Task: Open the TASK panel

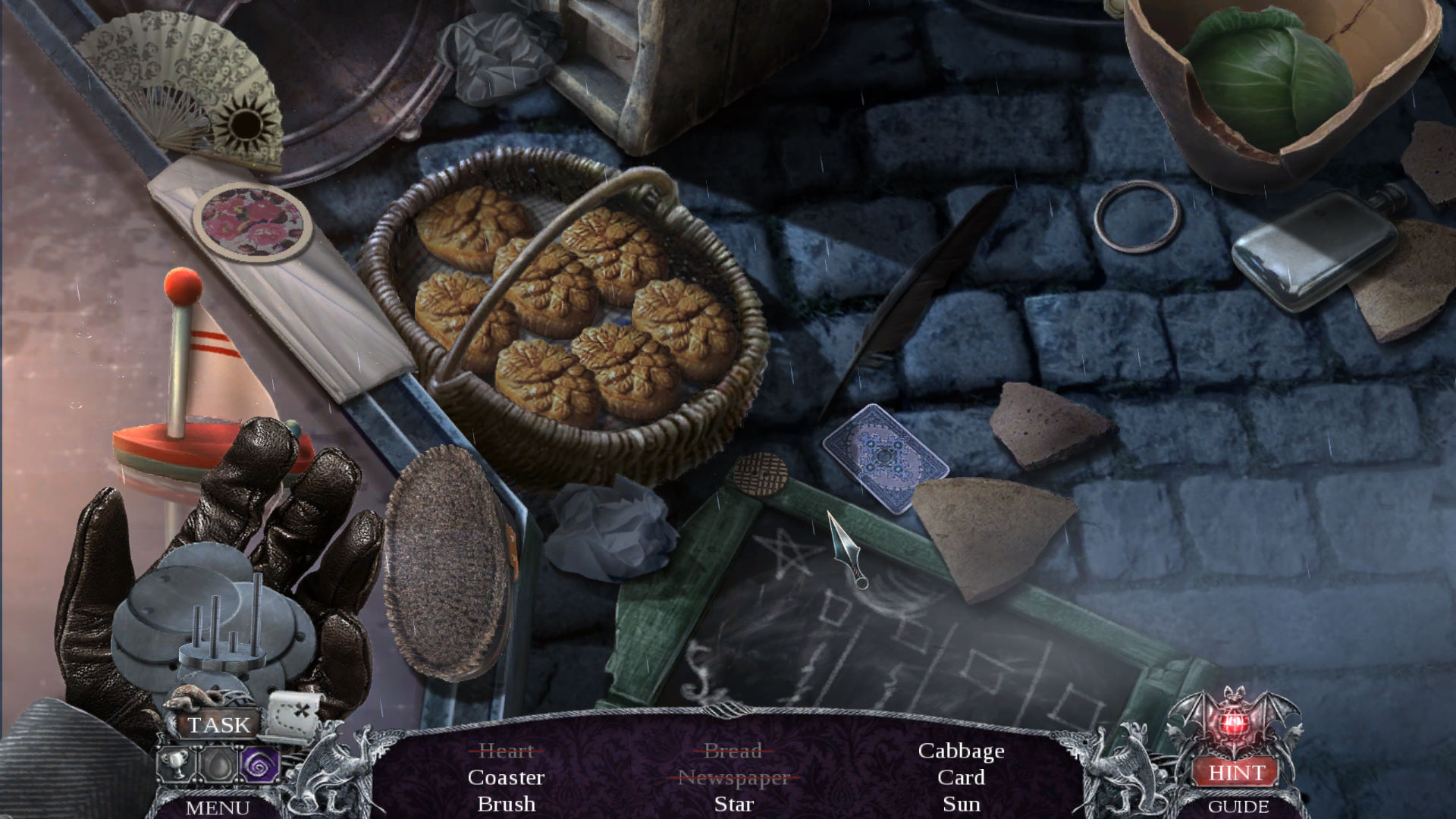Action: pos(218,725)
